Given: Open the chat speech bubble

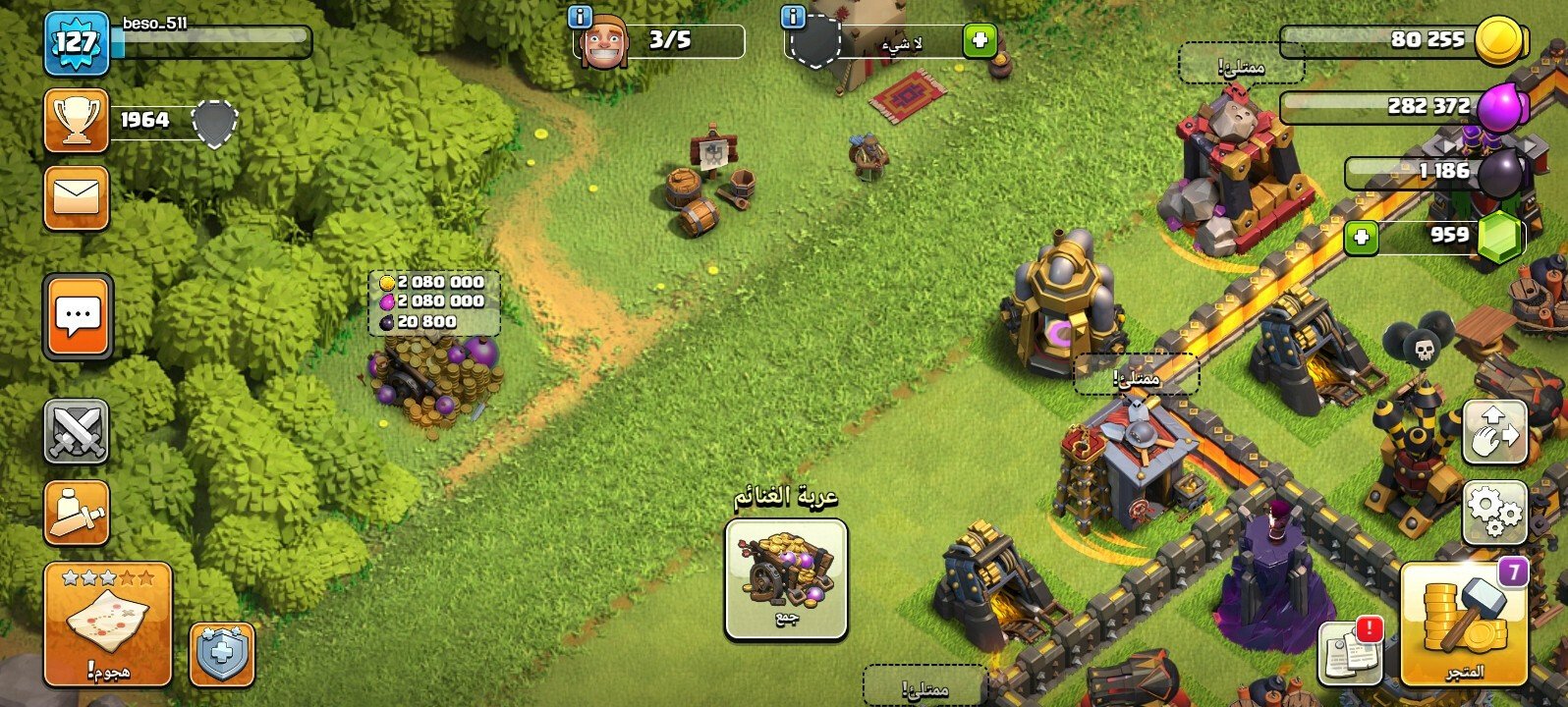Looking at the screenshot, I should tap(78, 316).
